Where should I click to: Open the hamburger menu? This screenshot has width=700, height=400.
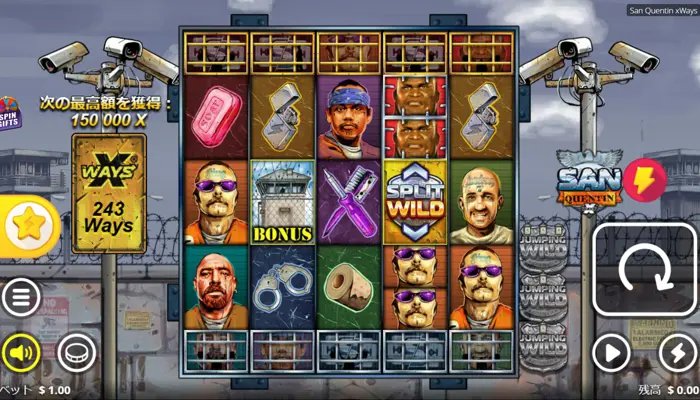21,296
